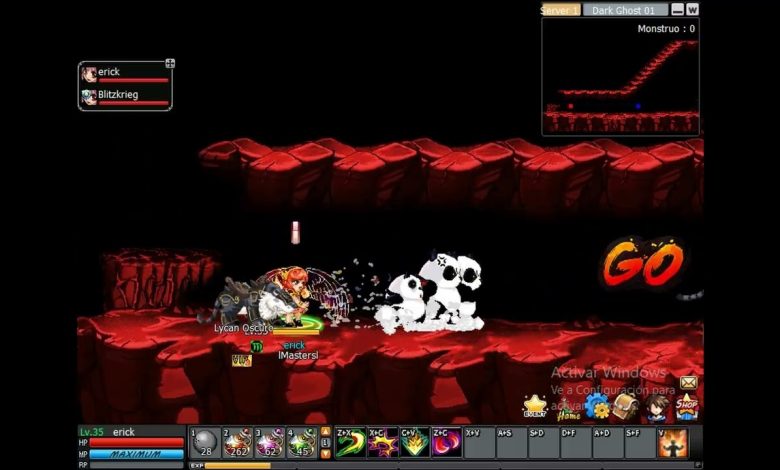Click the W button beside the minimap
780x470 pixels.
(x=692, y=10)
